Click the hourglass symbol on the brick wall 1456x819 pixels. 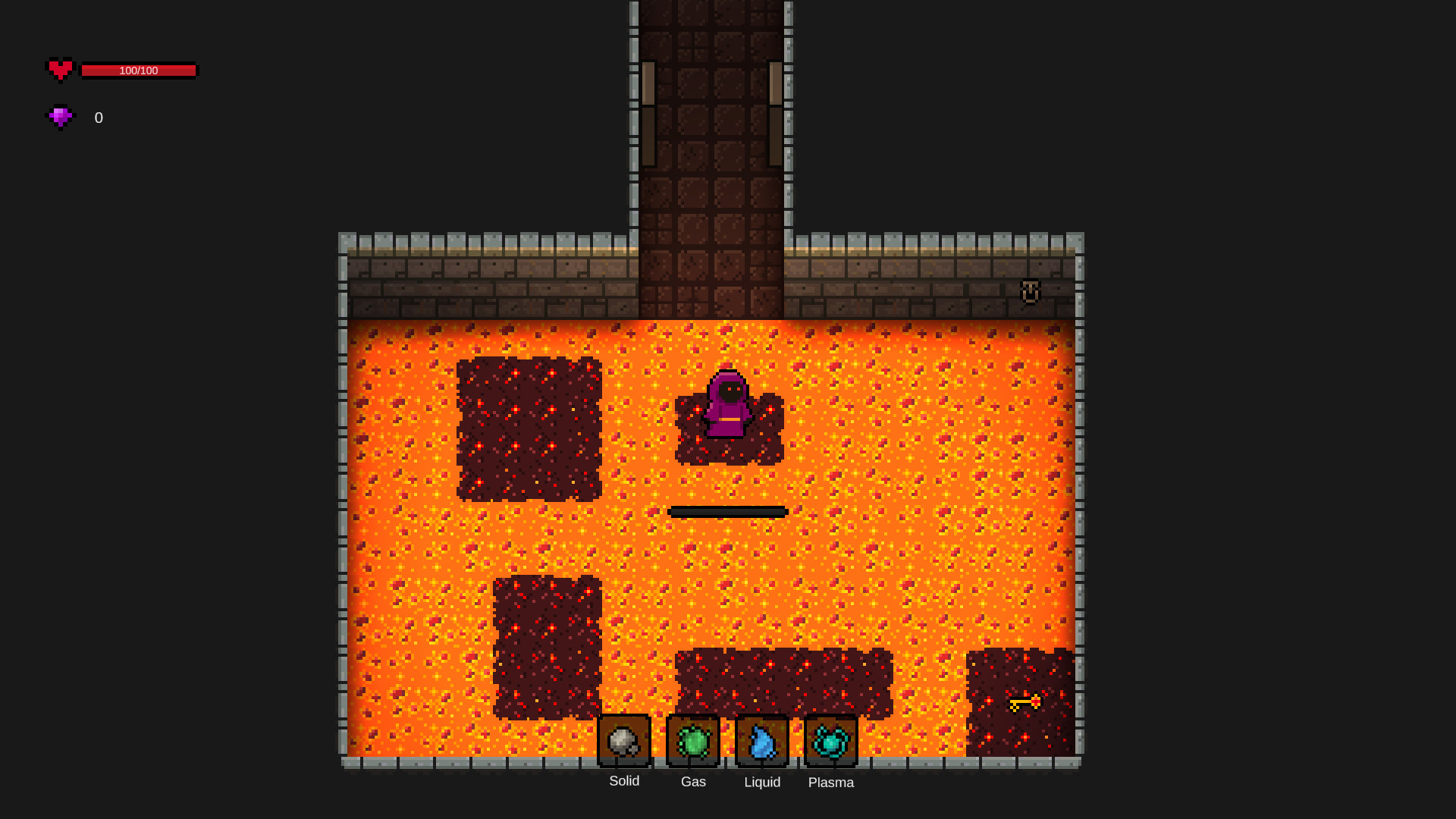click(x=1030, y=292)
